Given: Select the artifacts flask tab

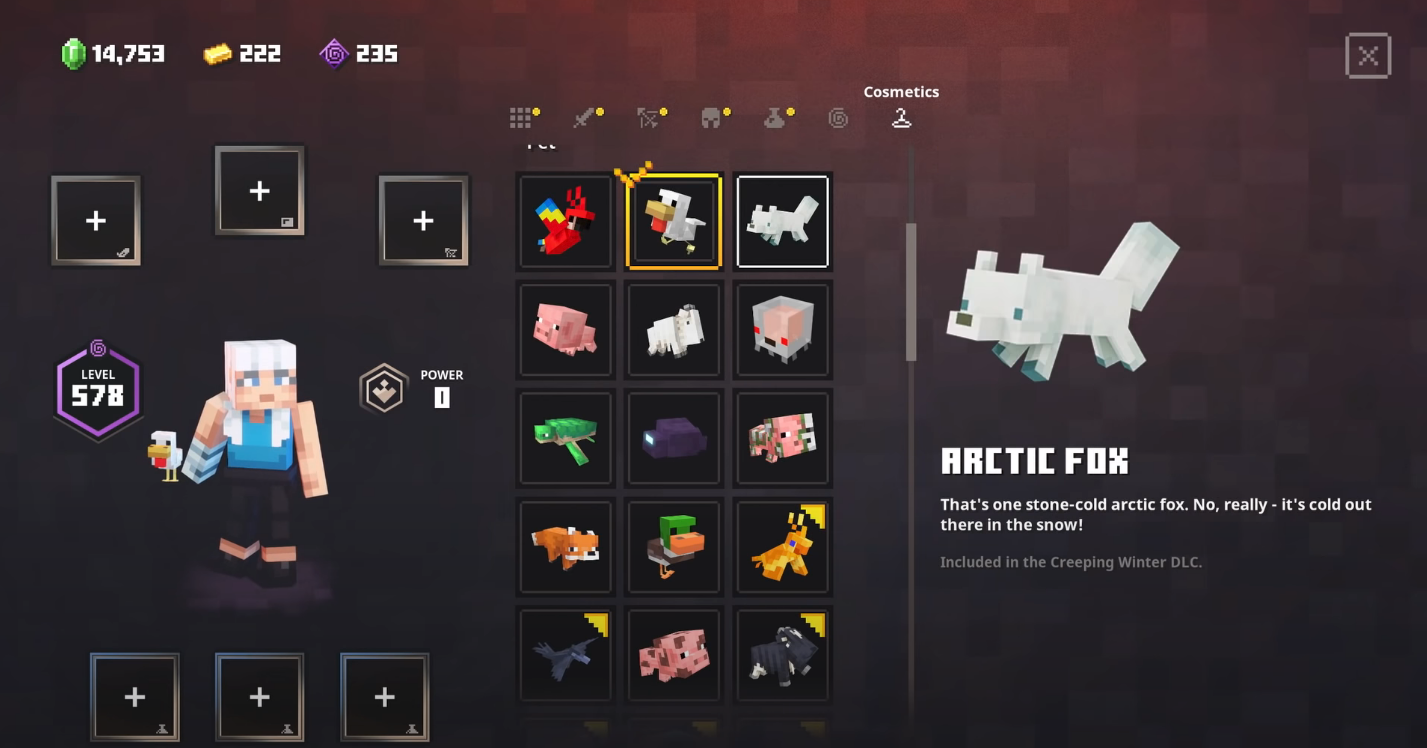Looking at the screenshot, I should coord(775,118).
